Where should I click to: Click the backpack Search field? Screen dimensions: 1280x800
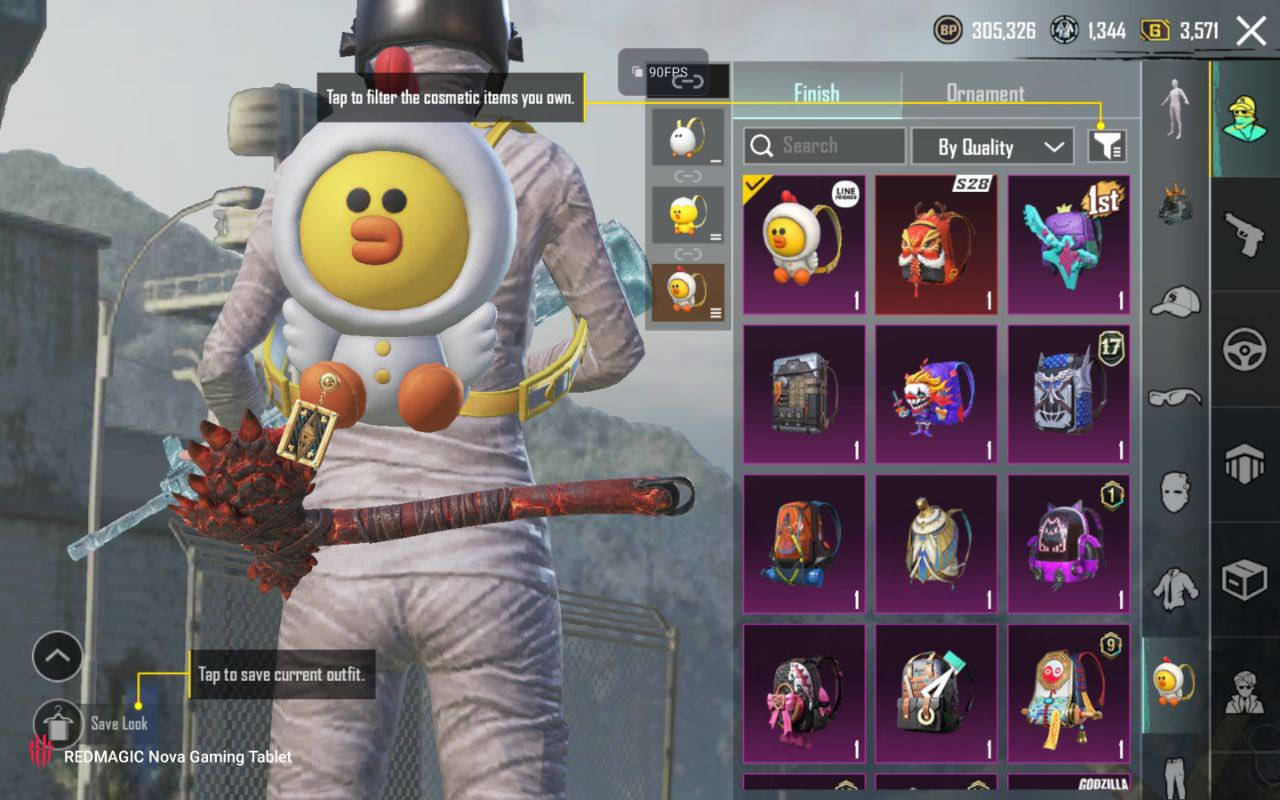pos(824,146)
